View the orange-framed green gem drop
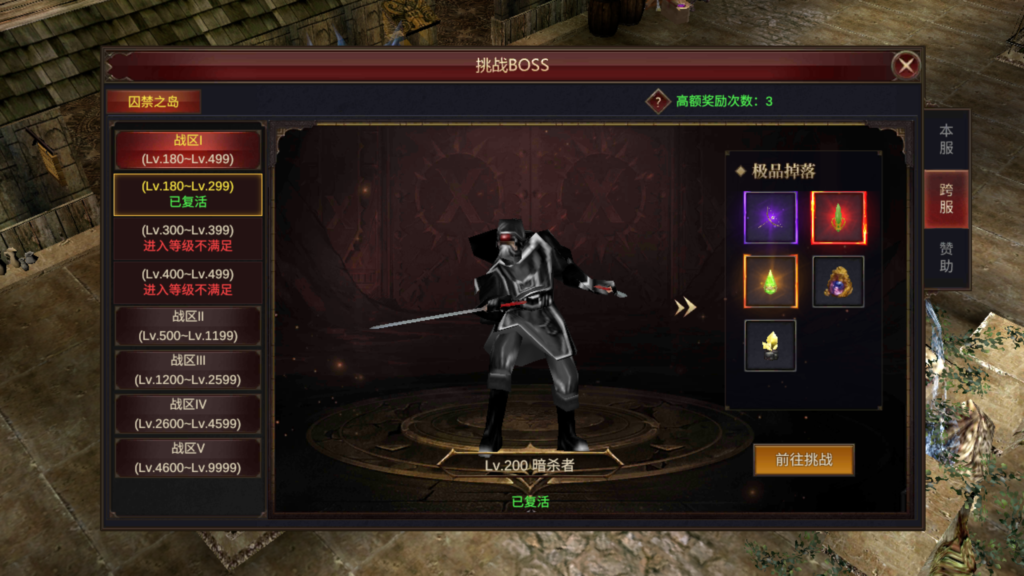This screenshot has height=576, width=1024. click(770, 281)
